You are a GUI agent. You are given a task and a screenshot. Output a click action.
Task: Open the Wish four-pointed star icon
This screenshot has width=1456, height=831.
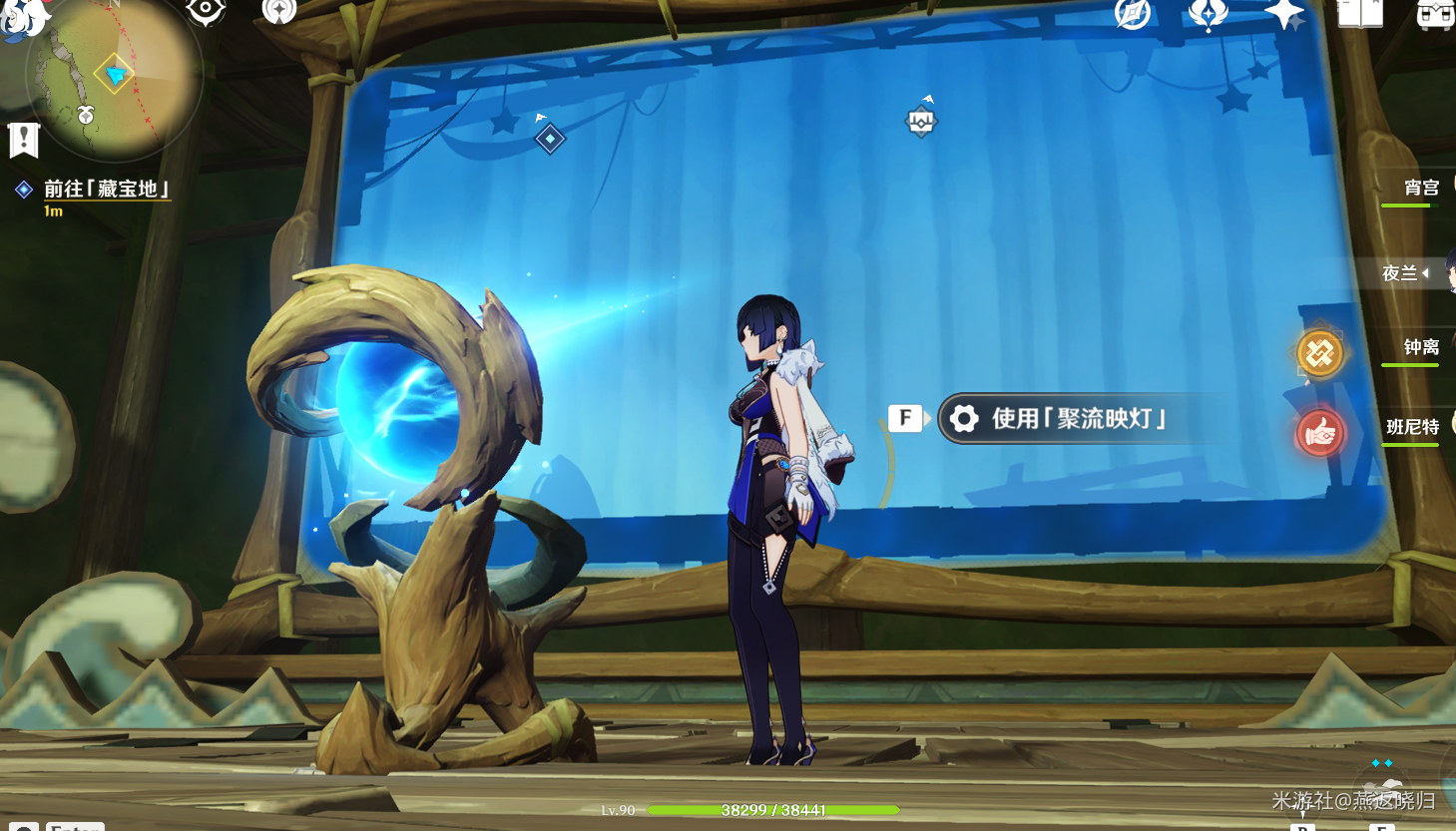[1283, 13]
